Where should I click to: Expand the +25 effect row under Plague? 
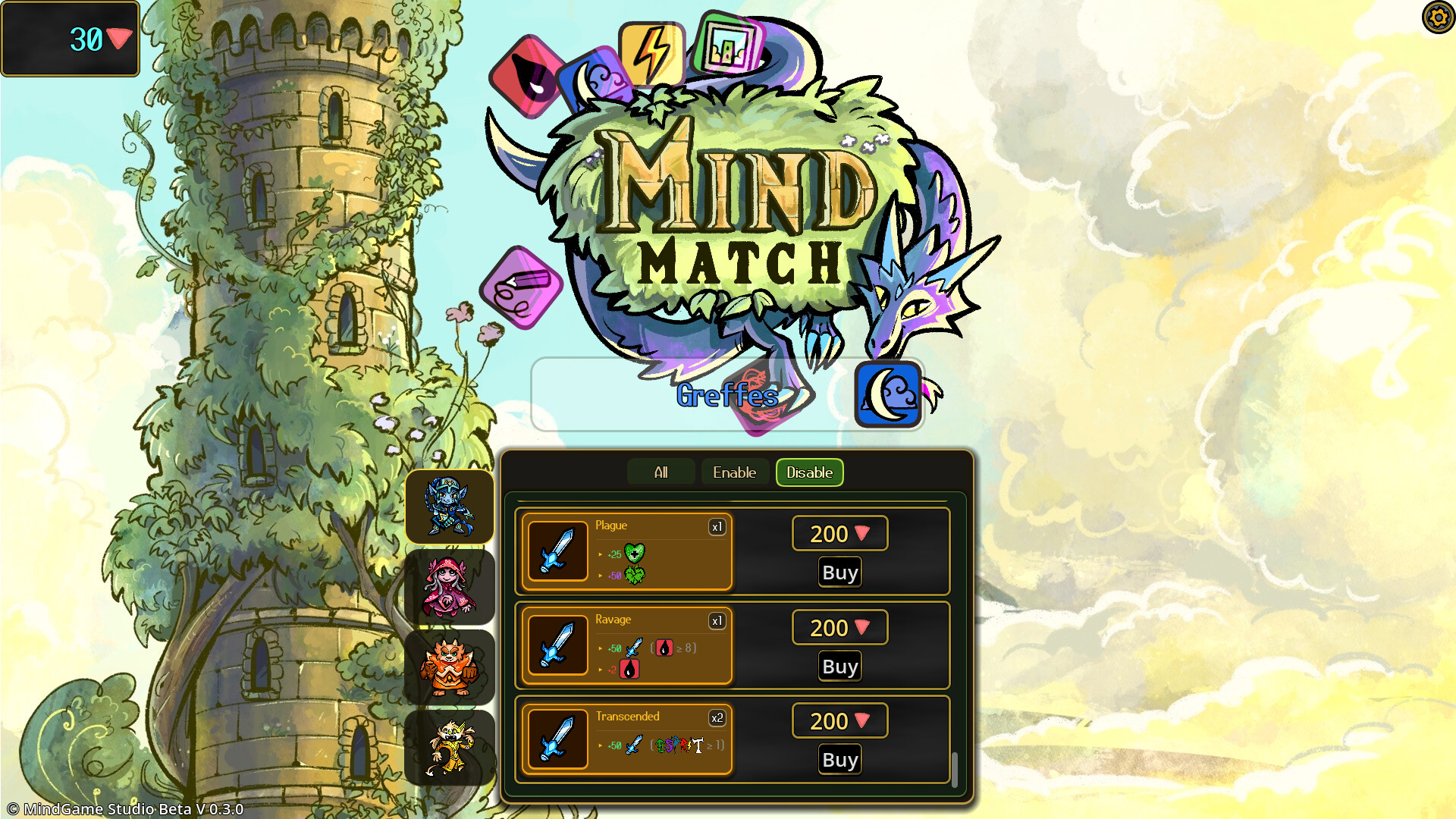click(616, 554)
